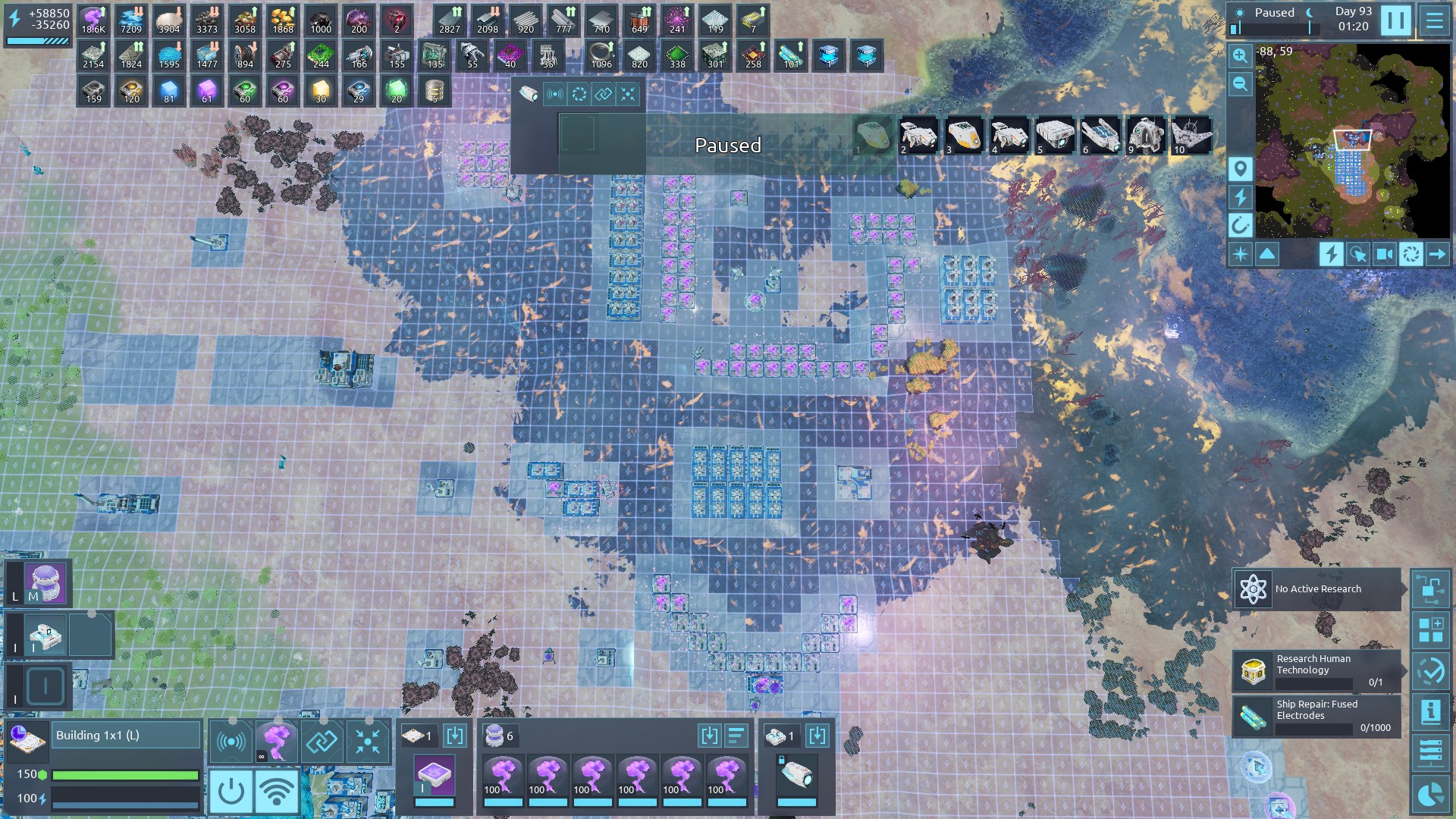Toggle the magnet button beside the minimap
This screenshot has width=1456, height=819.
(1240, 225)
